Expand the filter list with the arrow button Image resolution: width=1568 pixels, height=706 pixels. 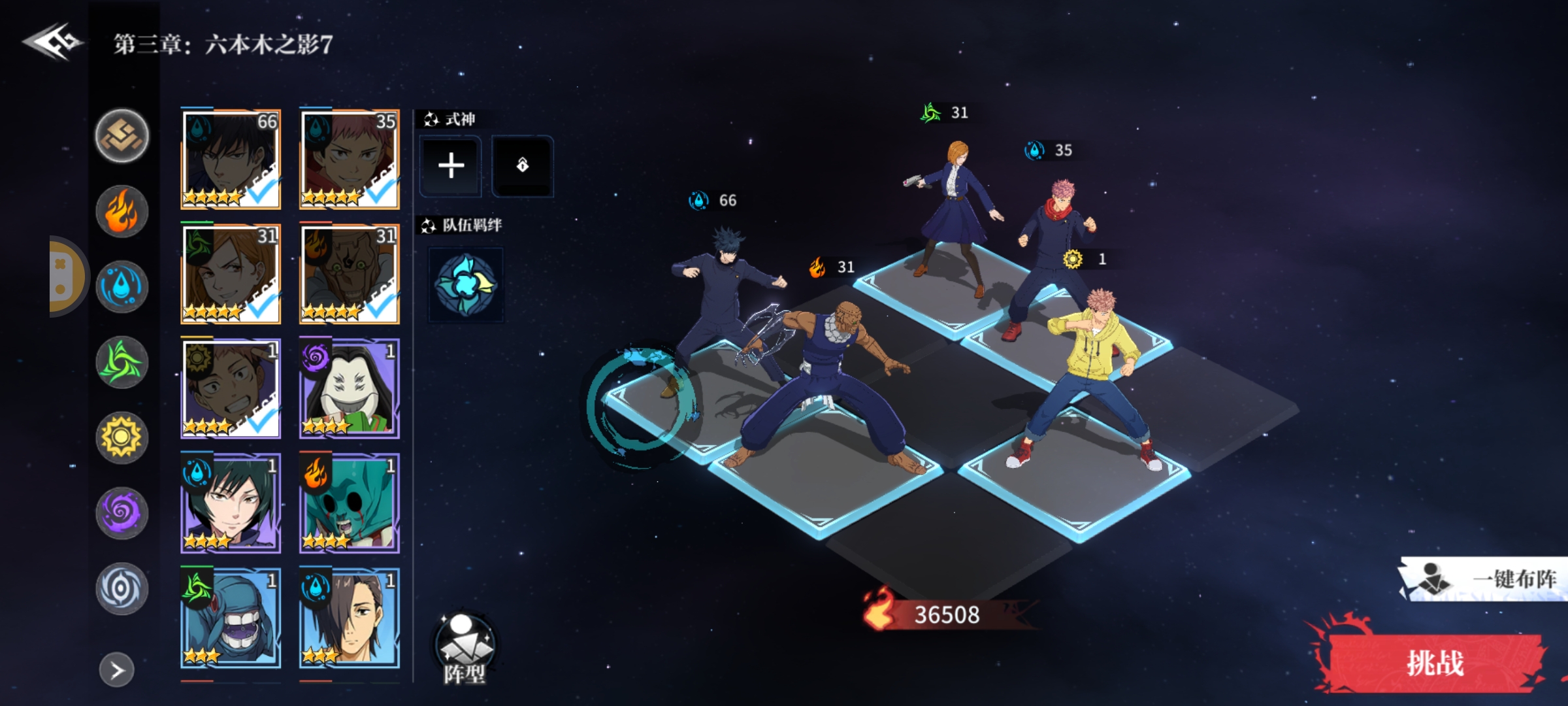[x=117, y=670]
